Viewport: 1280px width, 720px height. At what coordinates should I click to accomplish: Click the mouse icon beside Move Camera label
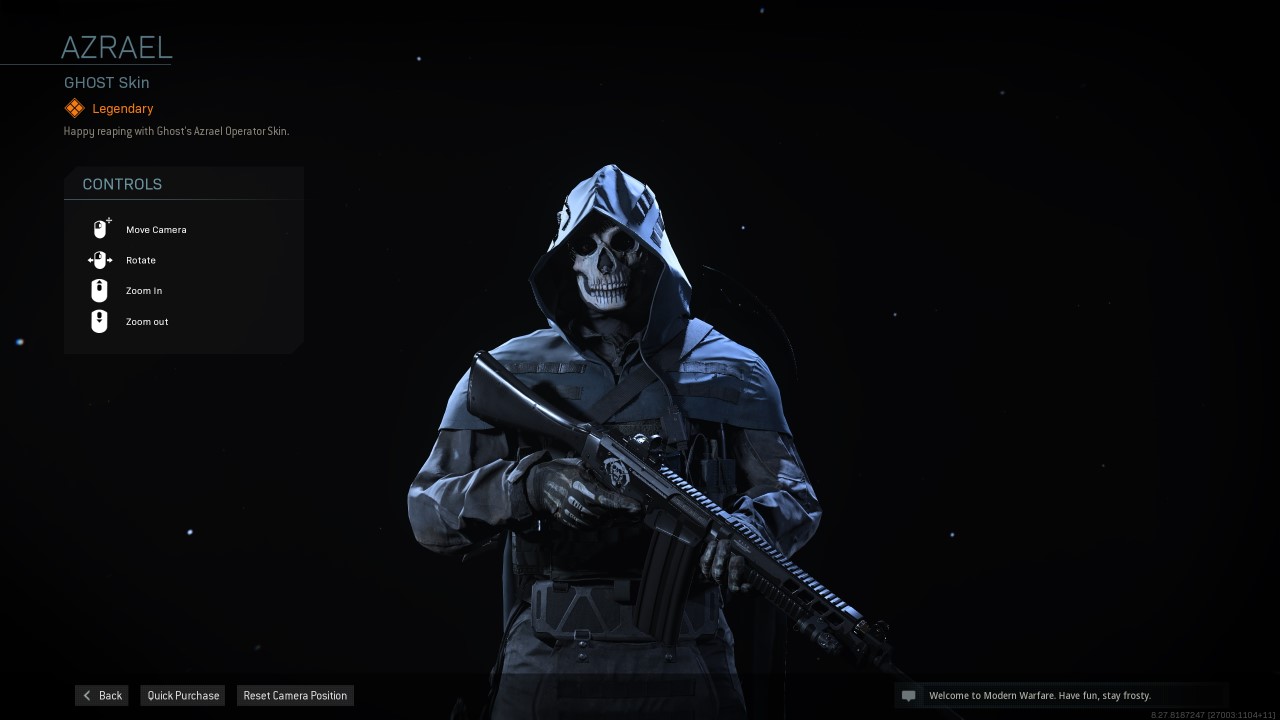coord(100,228)
